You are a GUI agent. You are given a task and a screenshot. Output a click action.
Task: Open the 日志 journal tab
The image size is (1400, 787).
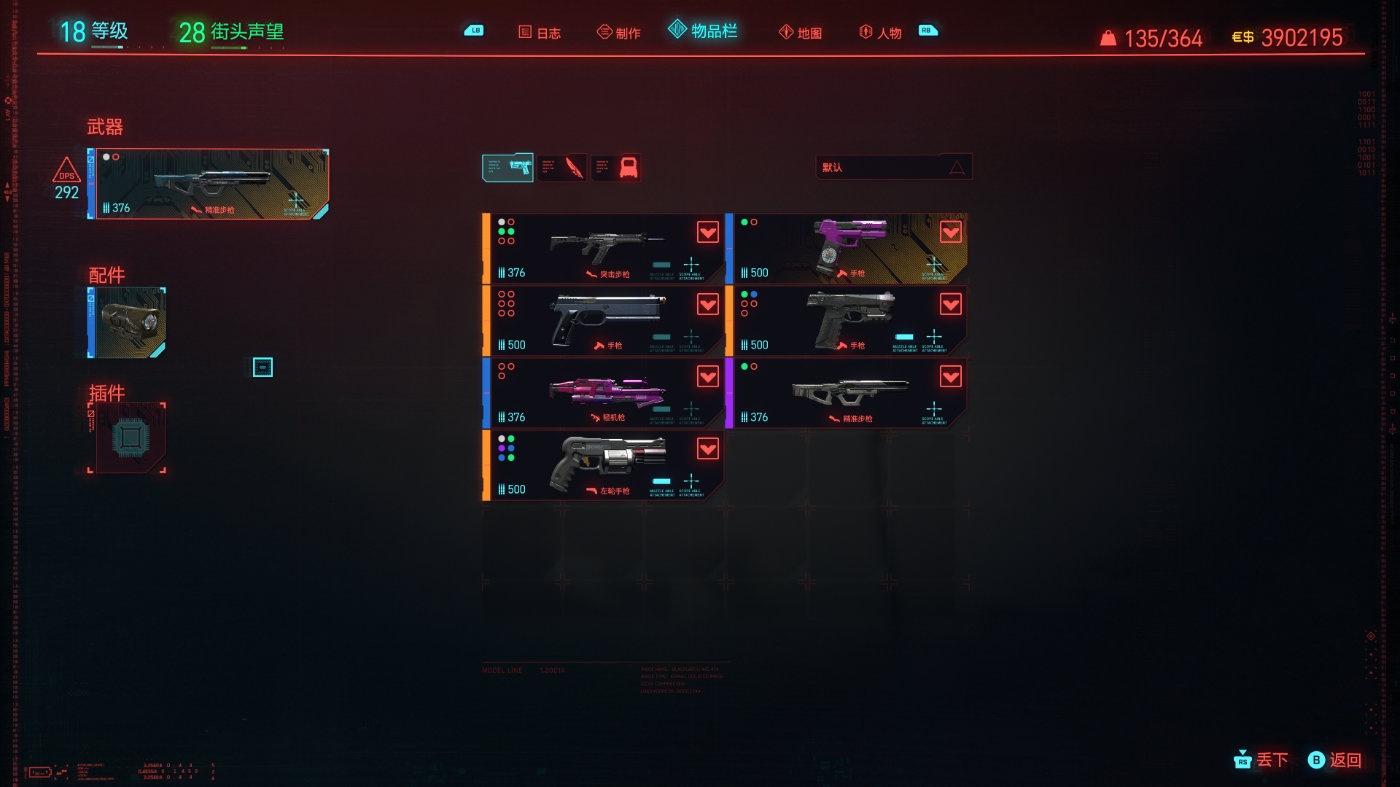click(x=540, y=32)
